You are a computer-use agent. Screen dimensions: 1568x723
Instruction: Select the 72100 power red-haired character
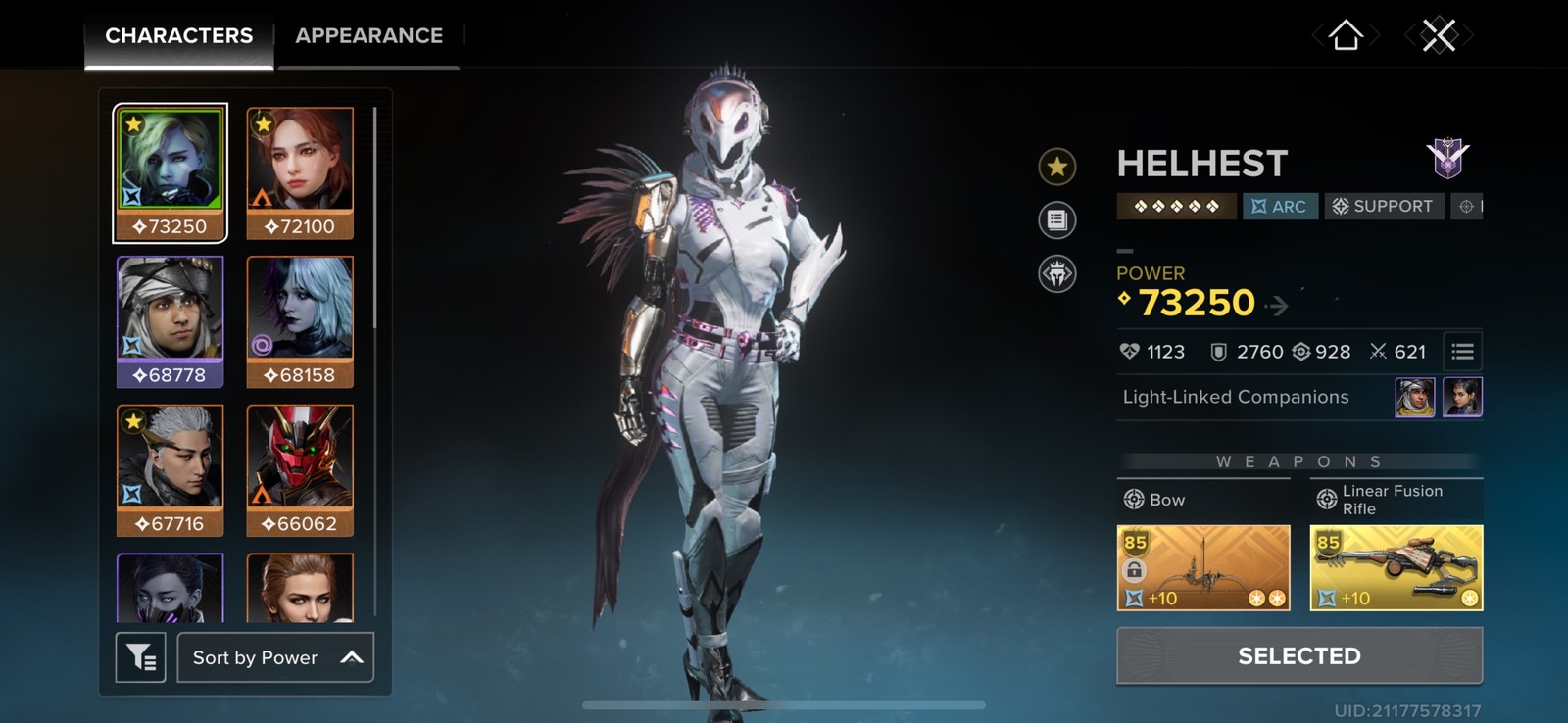coord(300,173)
